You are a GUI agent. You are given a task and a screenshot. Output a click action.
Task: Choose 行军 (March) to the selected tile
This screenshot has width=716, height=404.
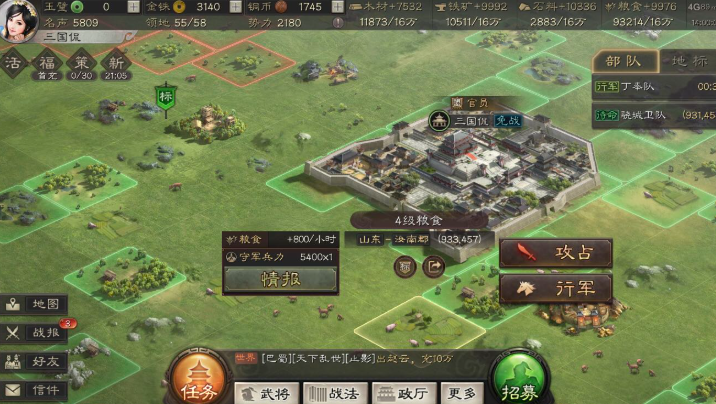pyautogui.click(x=555, y=288)
